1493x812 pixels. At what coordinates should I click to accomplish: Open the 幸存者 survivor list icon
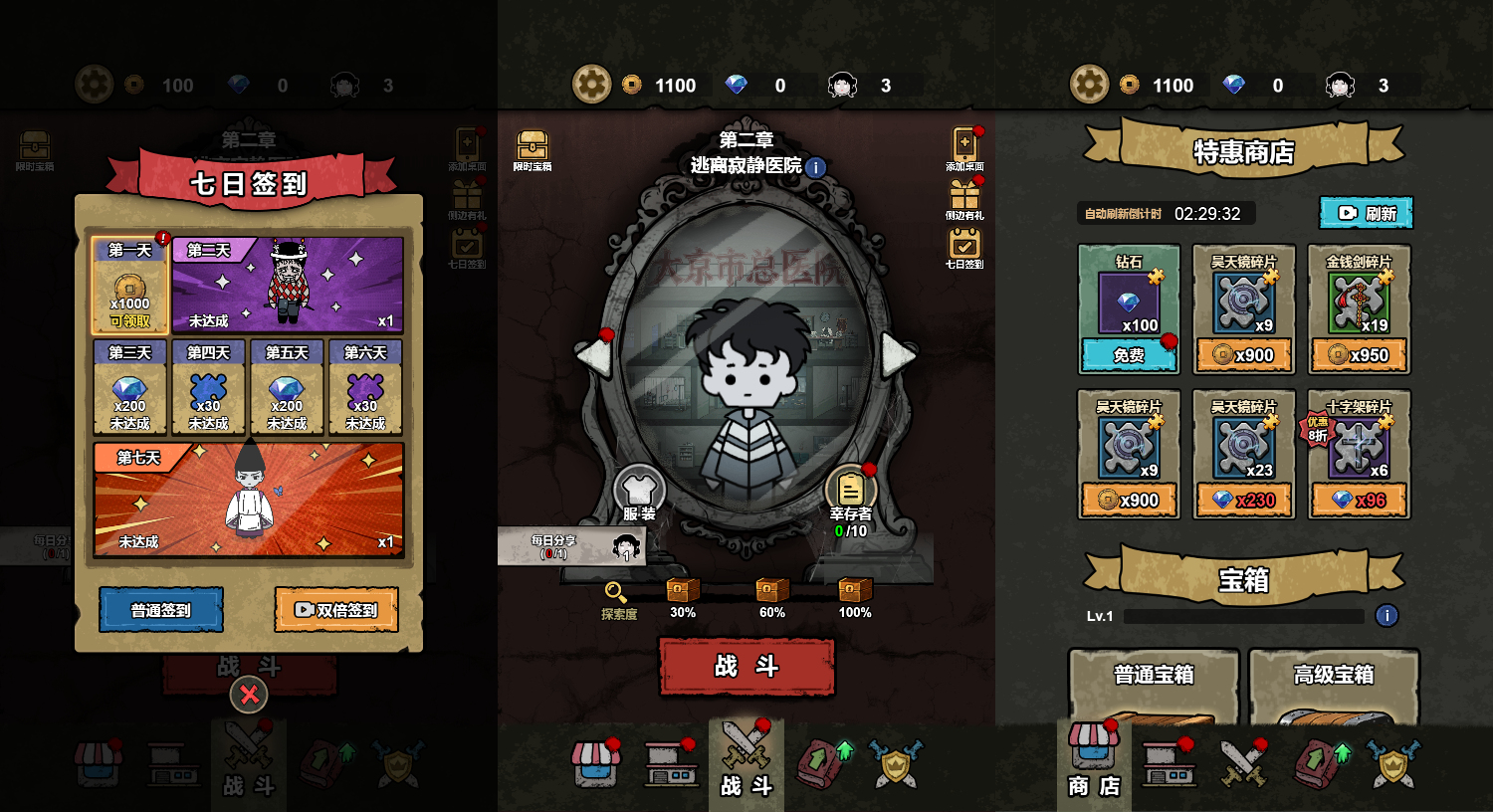click(x=849, y=492)
